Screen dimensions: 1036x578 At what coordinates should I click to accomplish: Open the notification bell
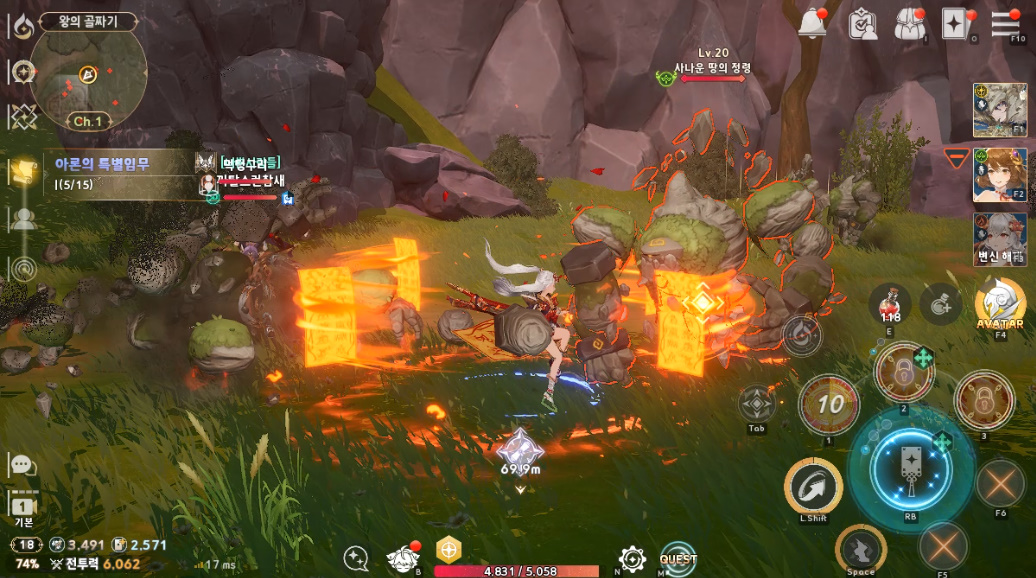tap(813, 23)
